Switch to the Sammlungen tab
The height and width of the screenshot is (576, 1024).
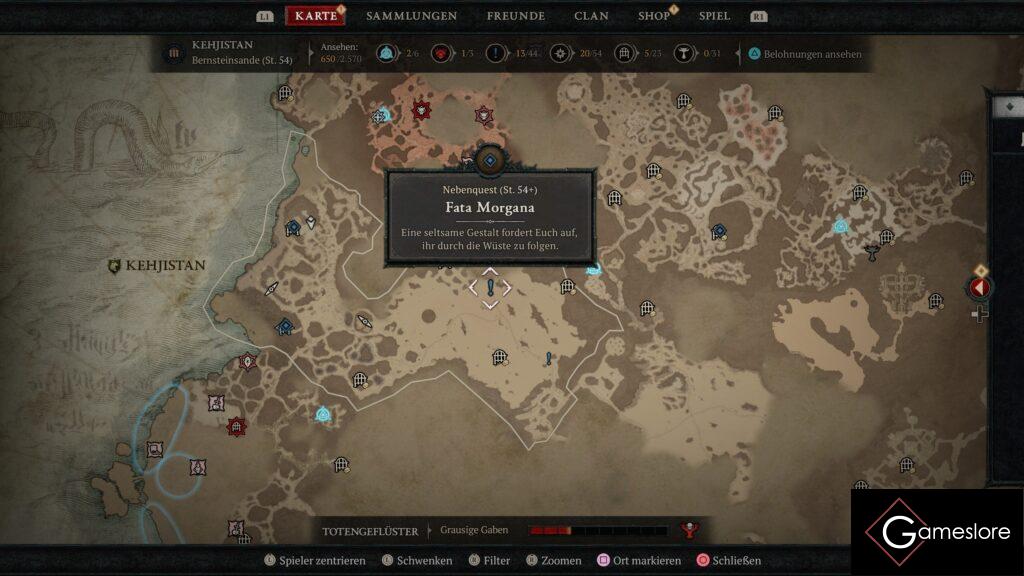[x=411, y=16]
